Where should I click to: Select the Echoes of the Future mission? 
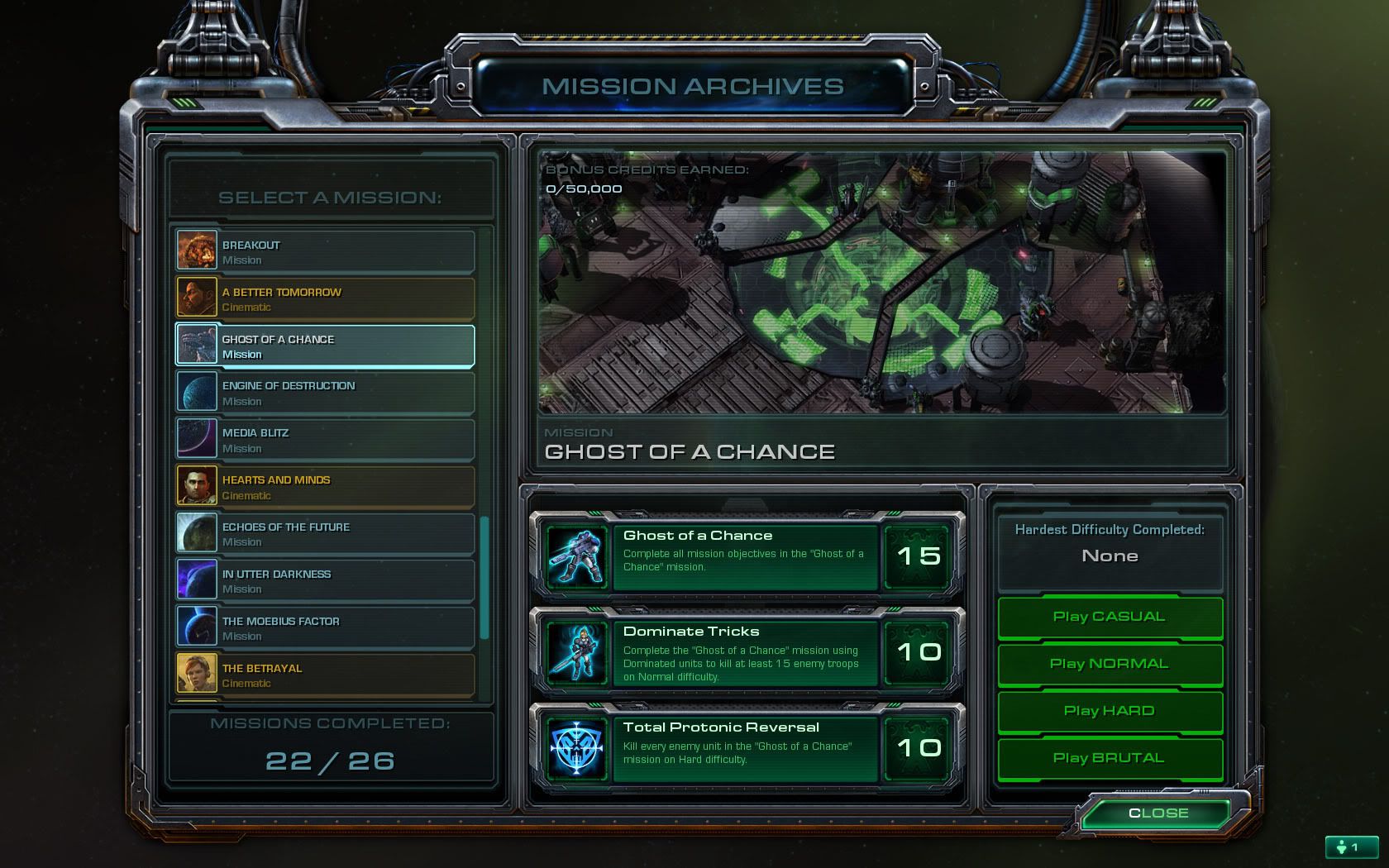(x=325, y=534)
